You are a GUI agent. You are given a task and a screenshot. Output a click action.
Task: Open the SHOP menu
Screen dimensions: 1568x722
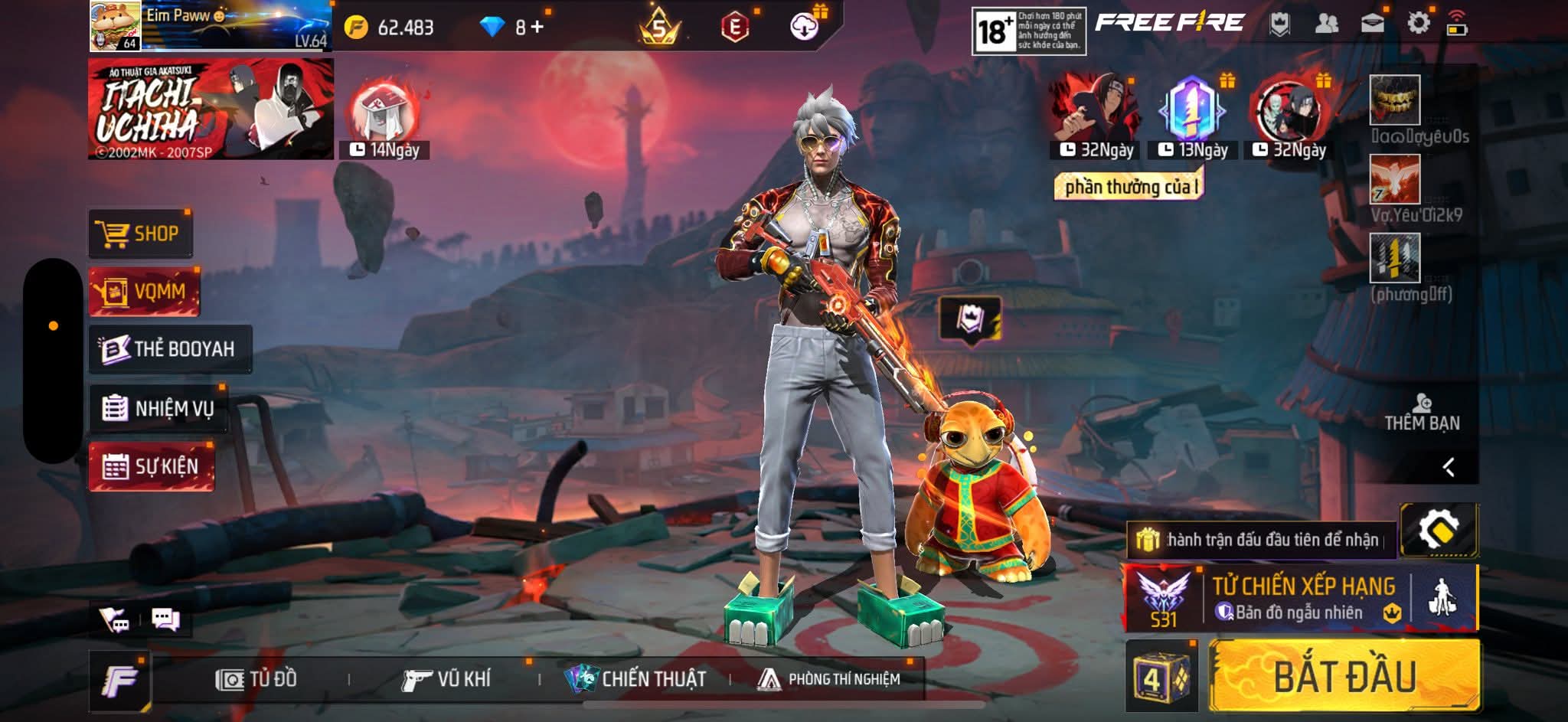[141, 234]
